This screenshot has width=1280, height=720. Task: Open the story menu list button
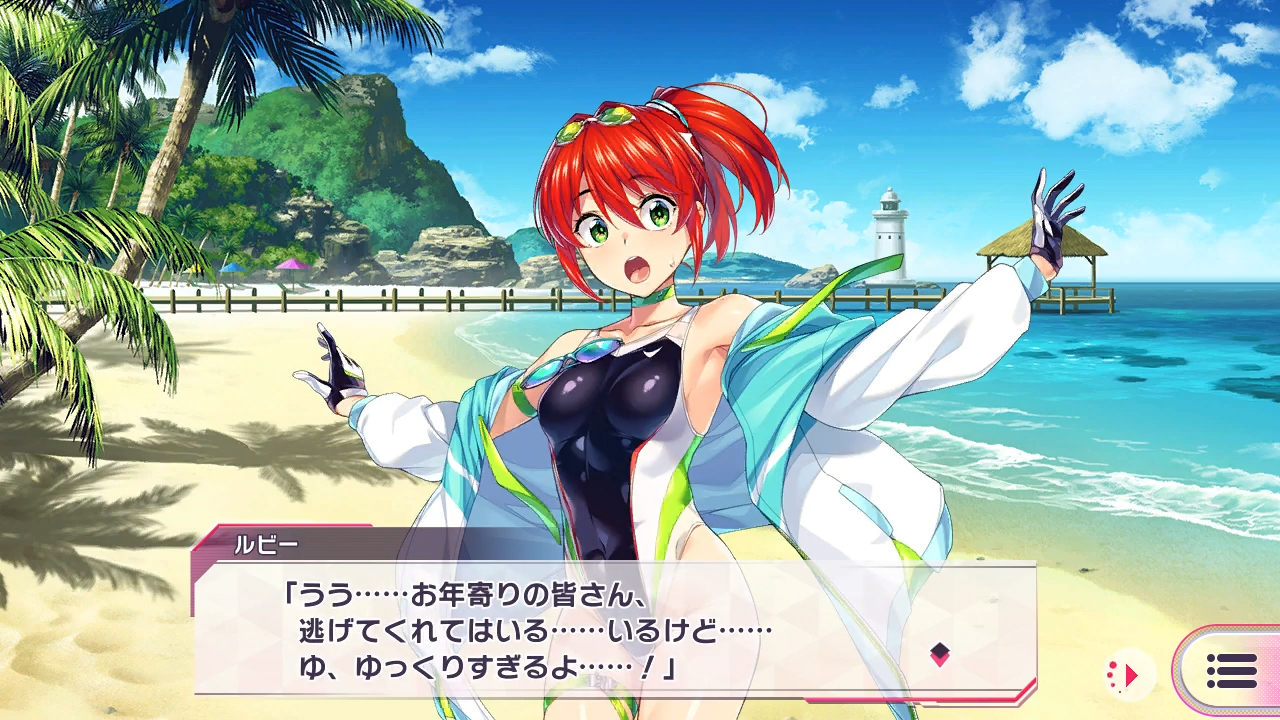(1231, 671)
